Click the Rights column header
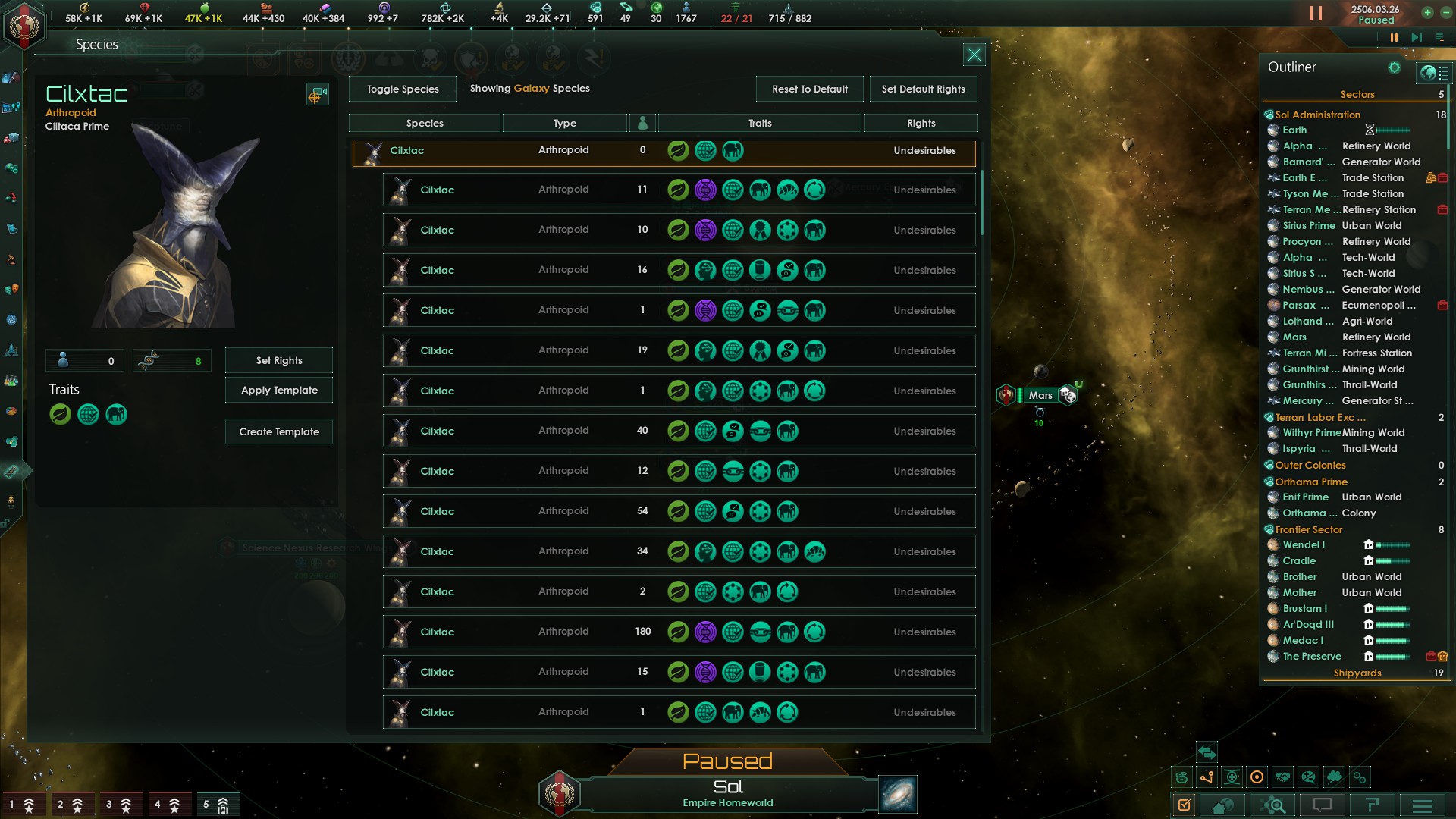 921,122
